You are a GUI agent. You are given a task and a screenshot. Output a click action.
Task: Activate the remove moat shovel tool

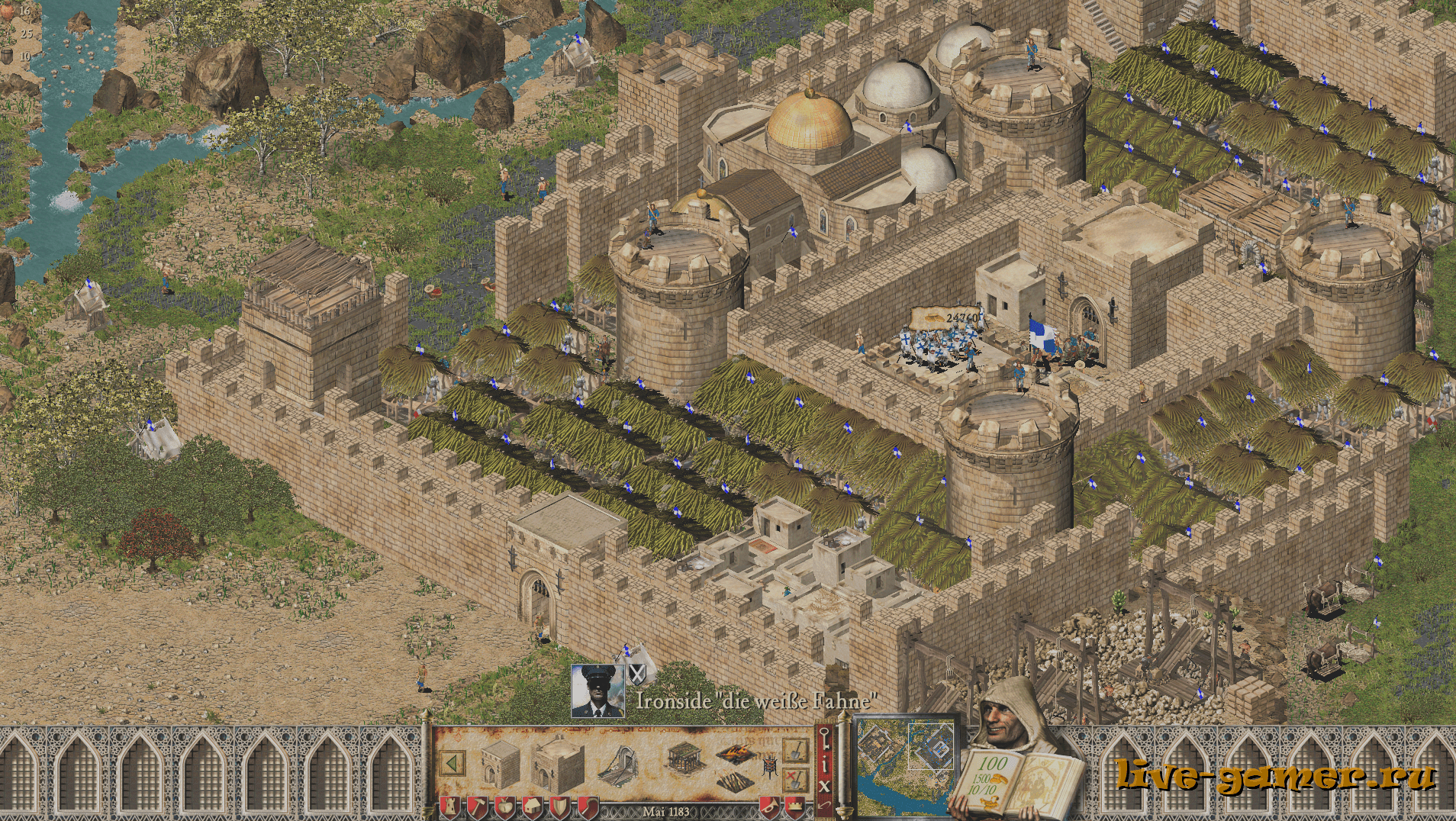point(796,780)
